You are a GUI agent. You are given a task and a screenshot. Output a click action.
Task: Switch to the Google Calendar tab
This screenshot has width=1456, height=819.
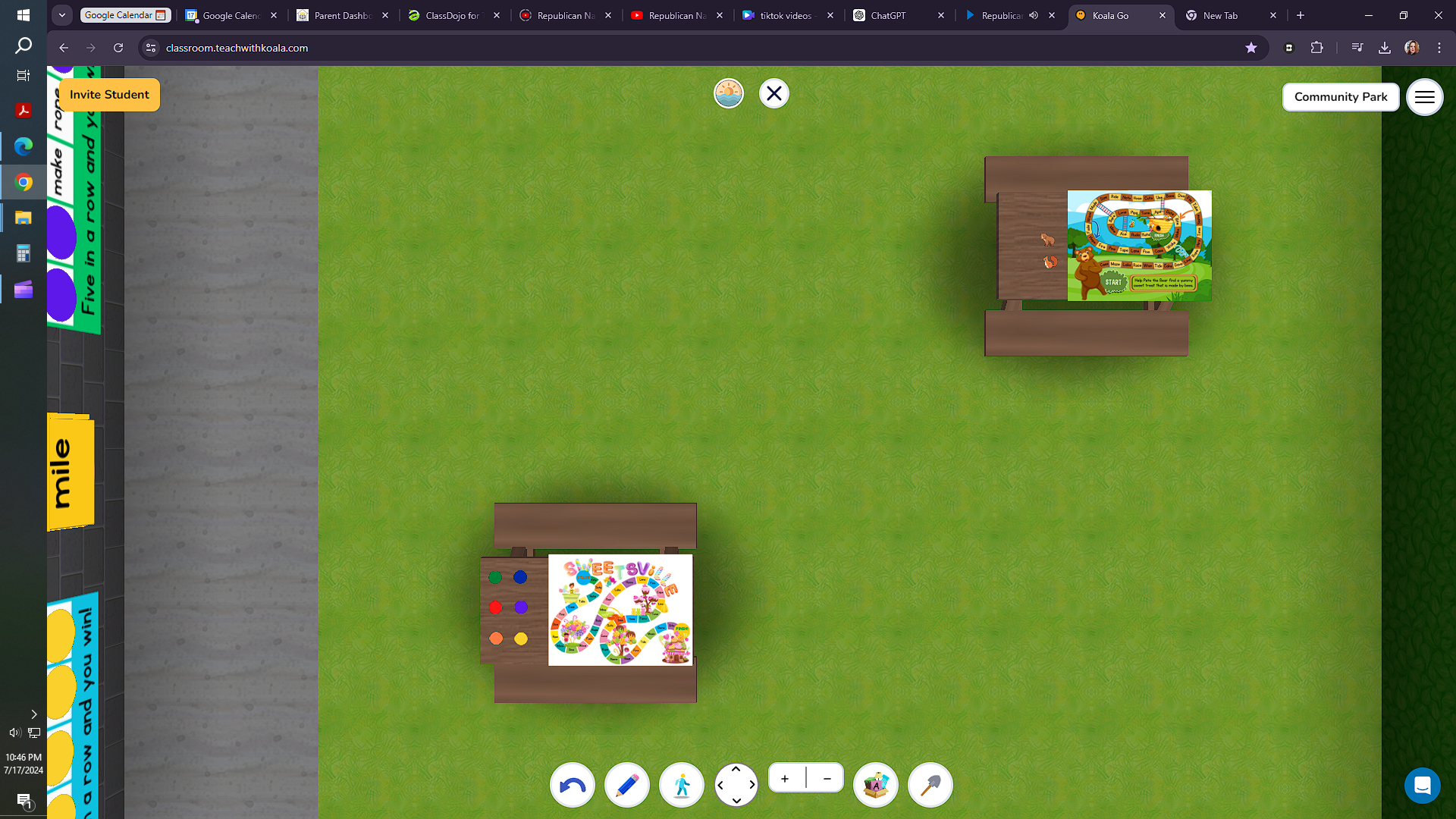pos(227,15)
